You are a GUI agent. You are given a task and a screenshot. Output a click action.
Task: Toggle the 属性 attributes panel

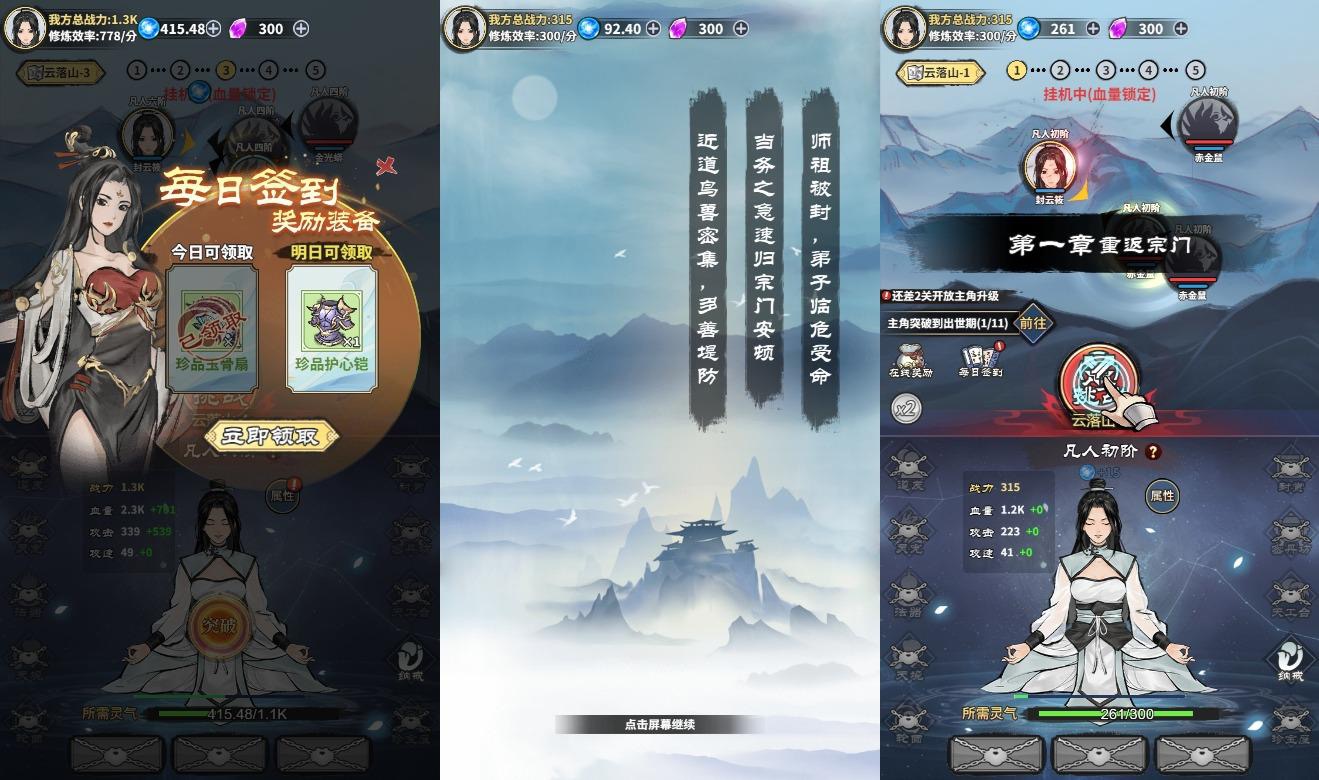1162,496
